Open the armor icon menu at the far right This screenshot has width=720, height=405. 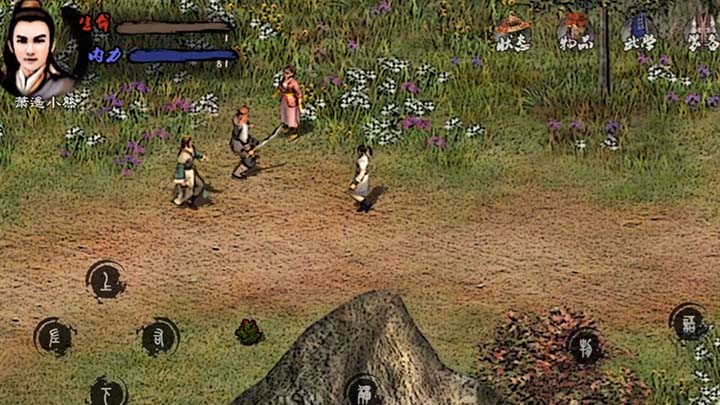(x=700, y=33)
